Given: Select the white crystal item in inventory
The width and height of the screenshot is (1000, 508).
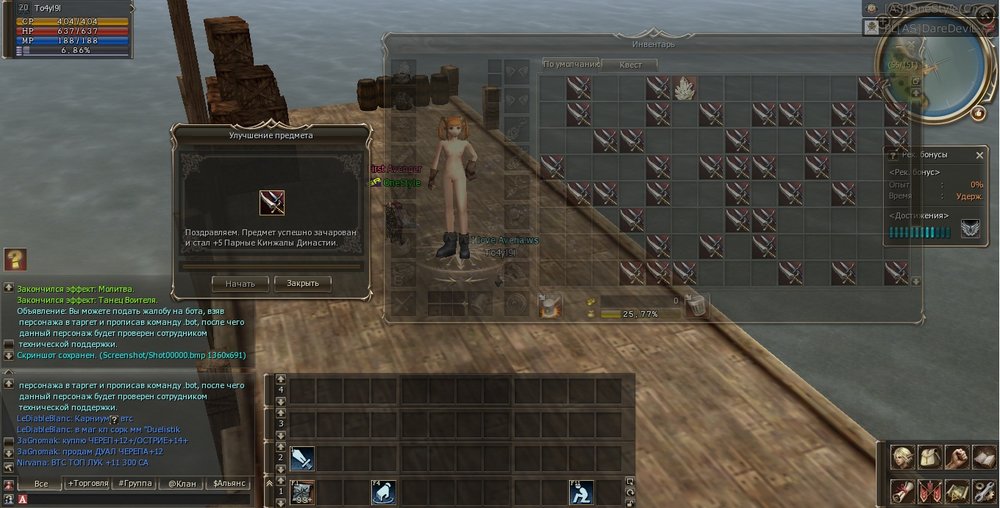Looking at the screenshot, I should pyautogui.click(x=685, y=88).
